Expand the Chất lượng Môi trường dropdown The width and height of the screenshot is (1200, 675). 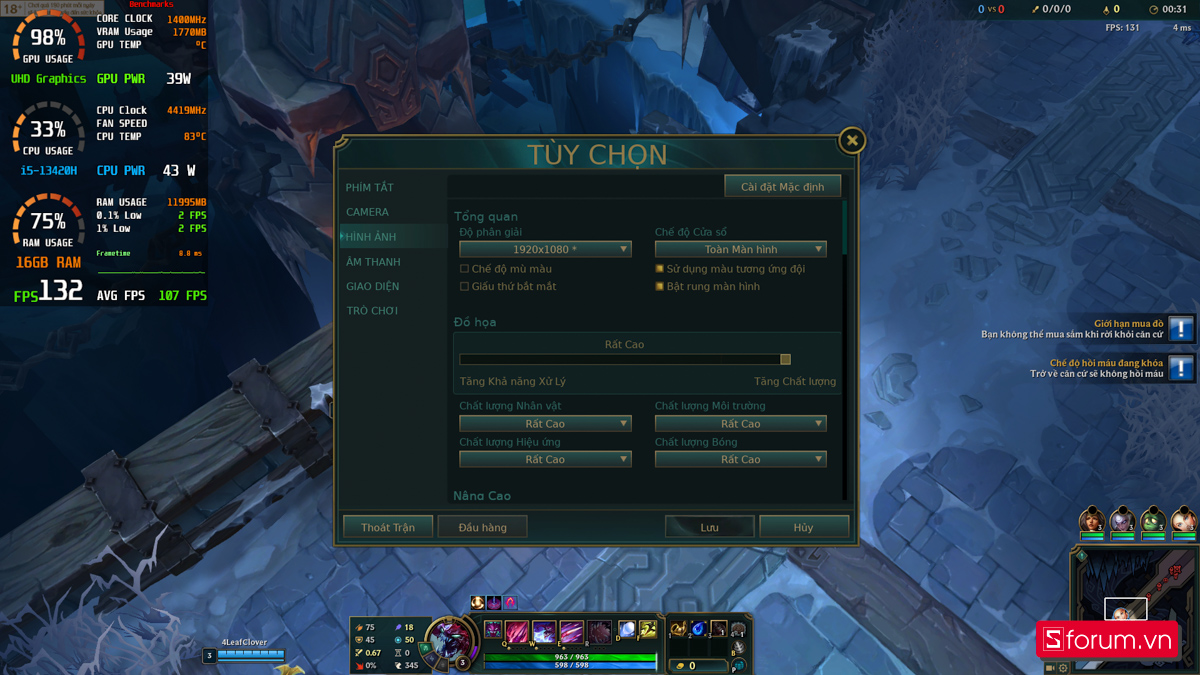(x=740, y=424)
